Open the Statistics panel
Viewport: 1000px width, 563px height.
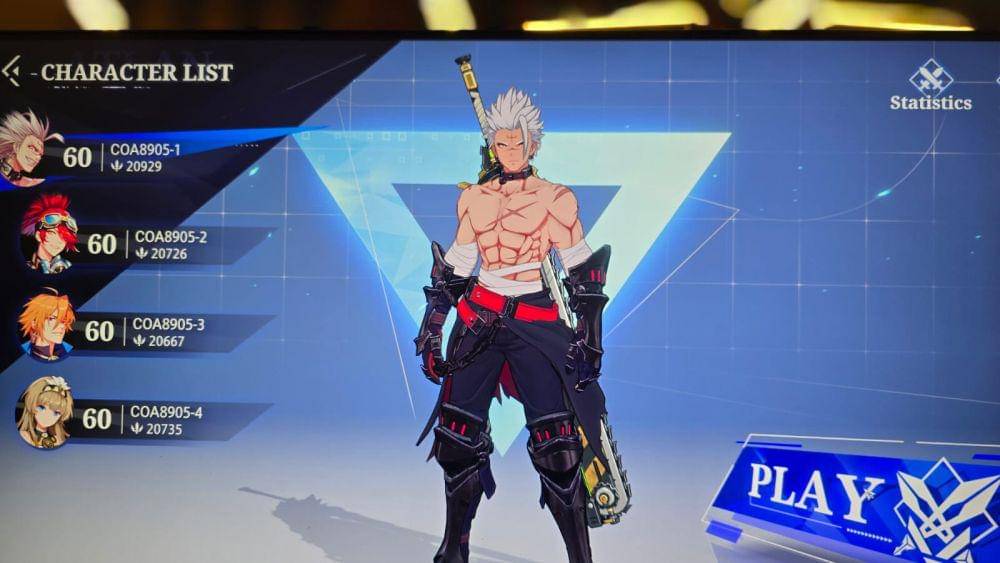(x=930, y=86)
